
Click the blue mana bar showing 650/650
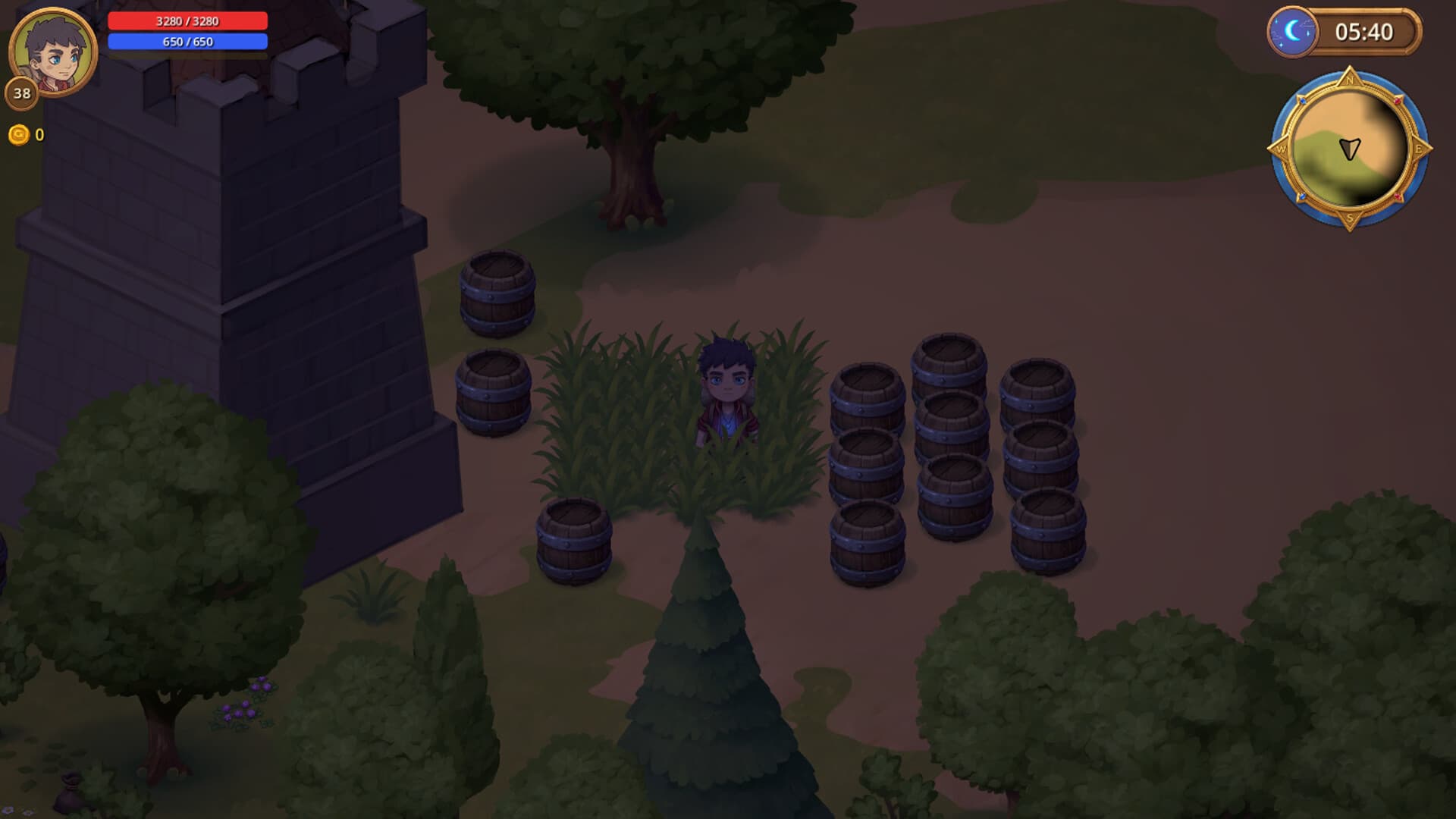tap(187, 43)
